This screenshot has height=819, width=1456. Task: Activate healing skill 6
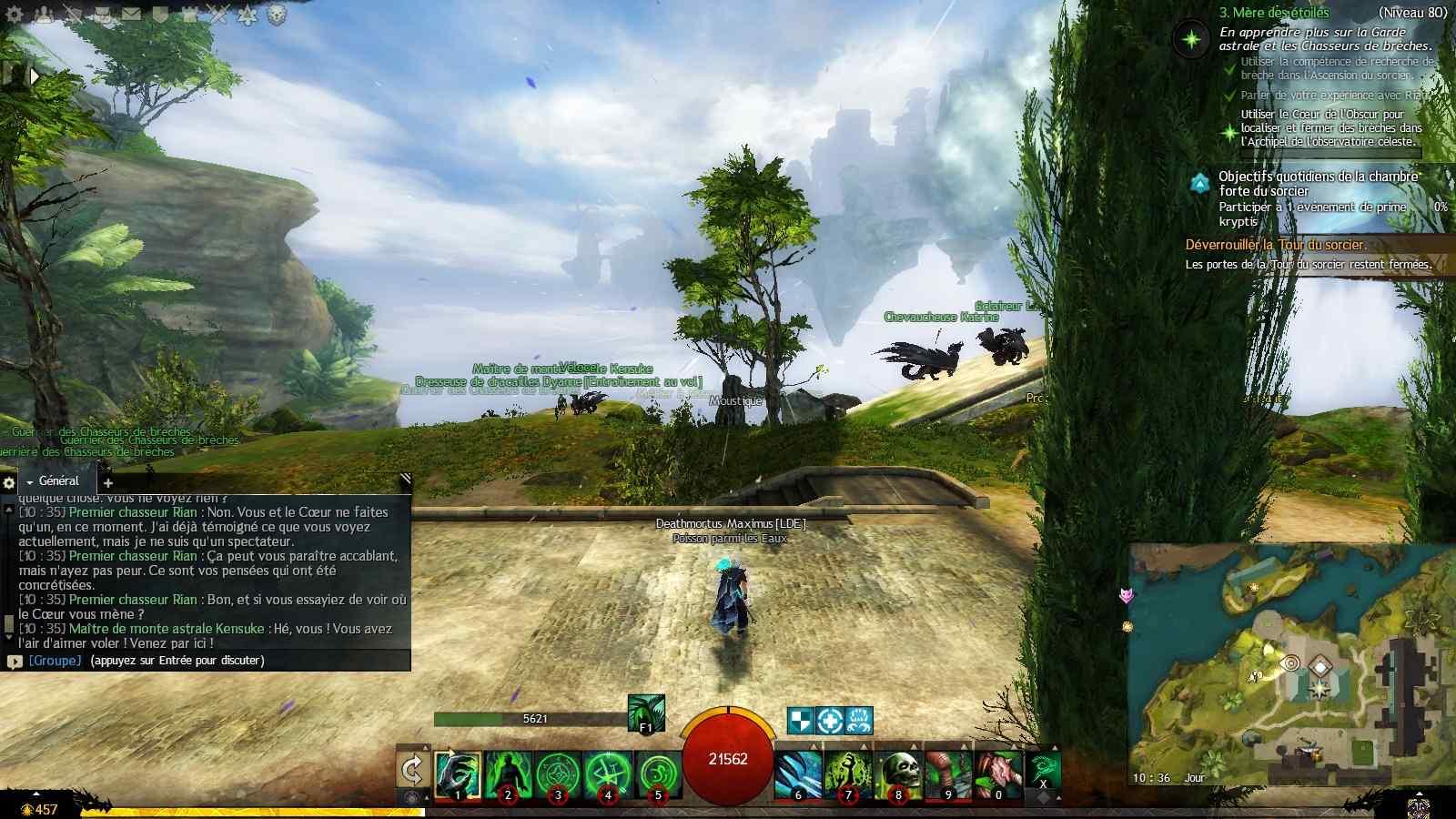pos(798,773)
